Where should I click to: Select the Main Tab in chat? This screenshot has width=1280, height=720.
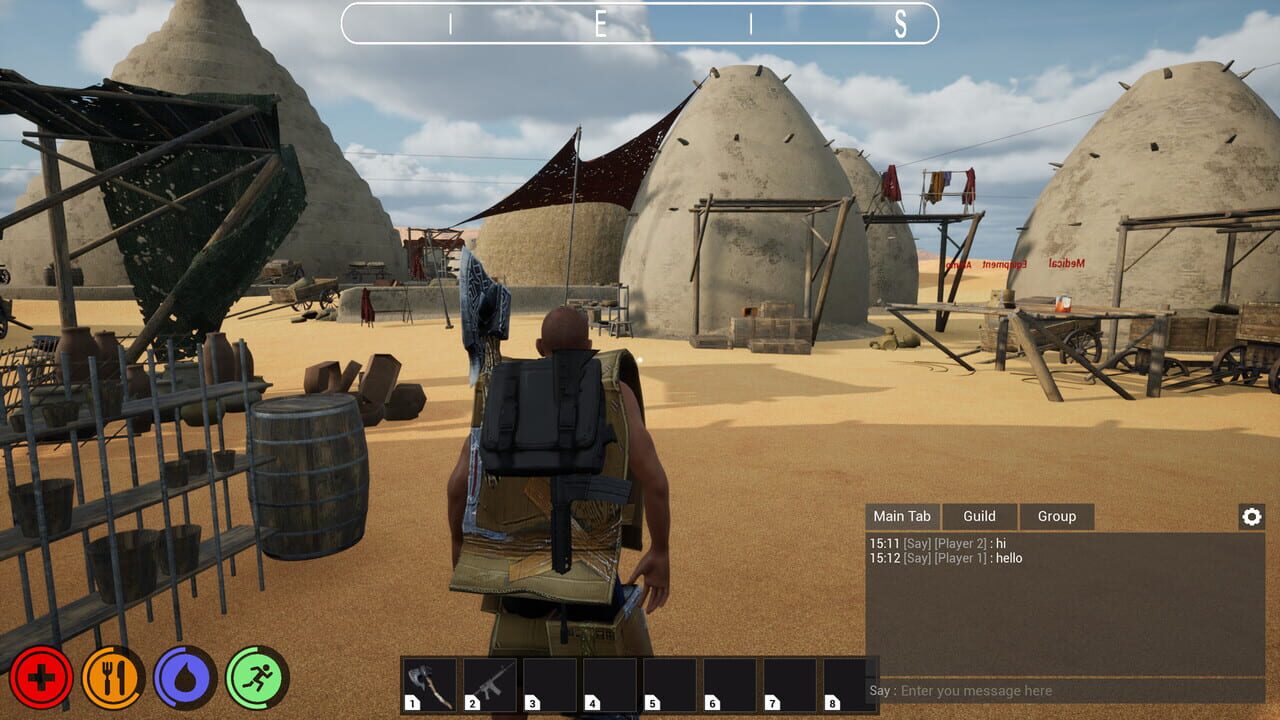tap(902, 516)
